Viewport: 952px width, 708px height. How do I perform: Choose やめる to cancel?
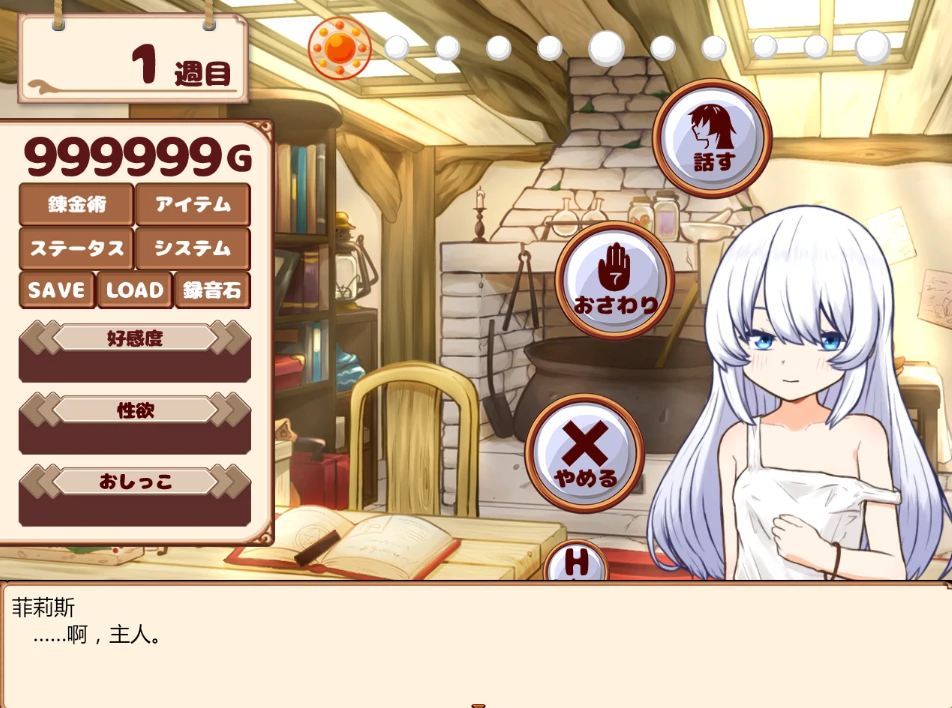tap(585, 453)
